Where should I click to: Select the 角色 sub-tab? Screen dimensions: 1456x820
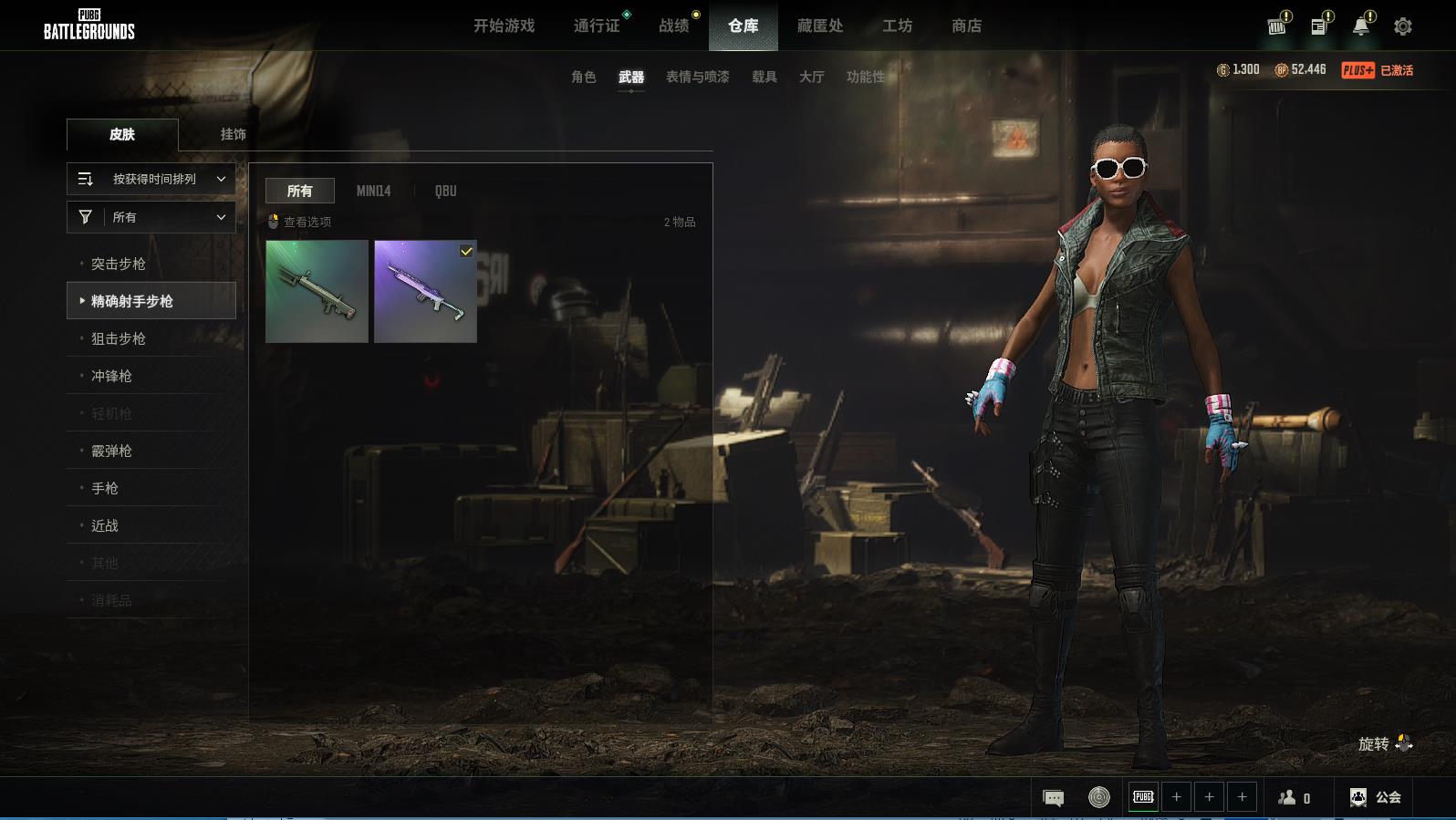[583, 78]
